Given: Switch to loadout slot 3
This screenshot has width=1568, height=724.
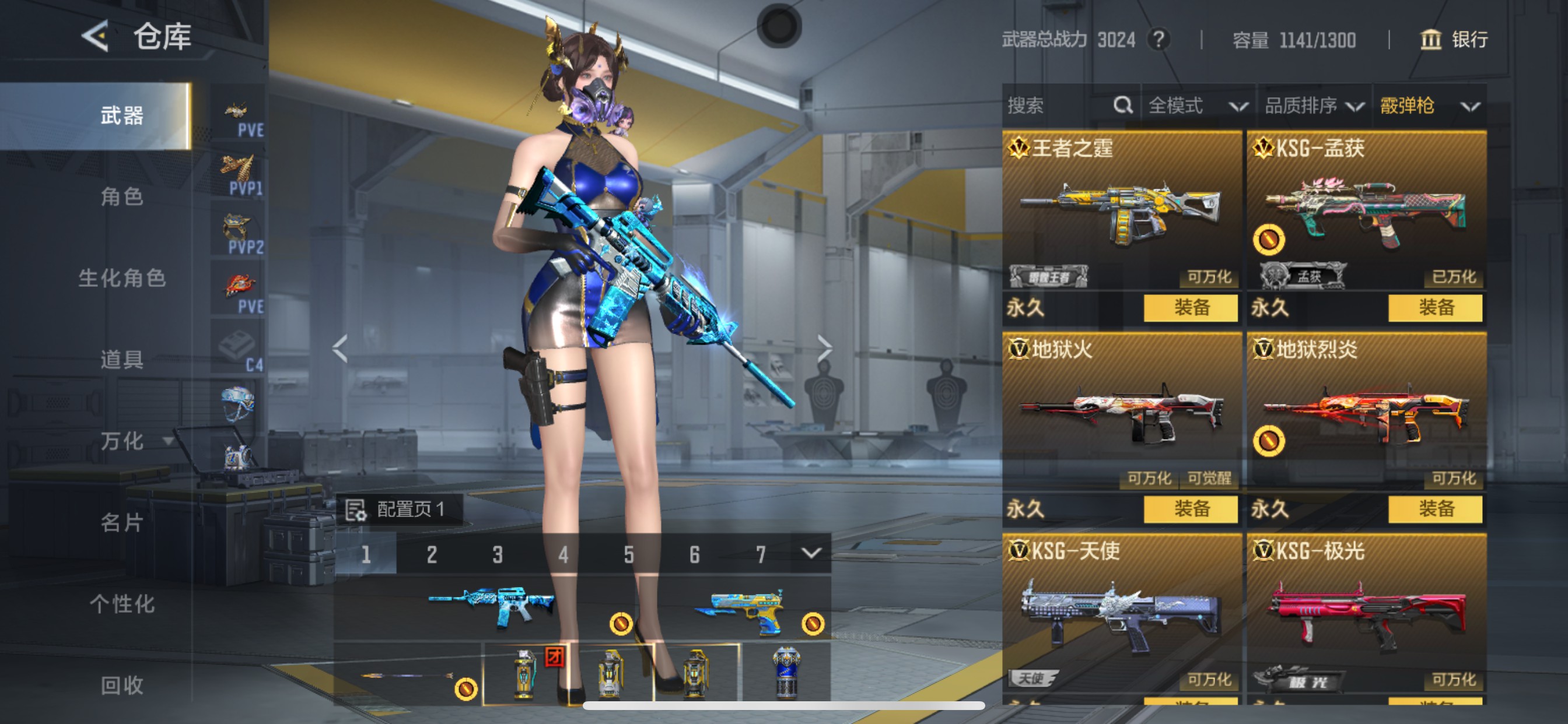Looking at the screenshot, I should click(498, 554).
